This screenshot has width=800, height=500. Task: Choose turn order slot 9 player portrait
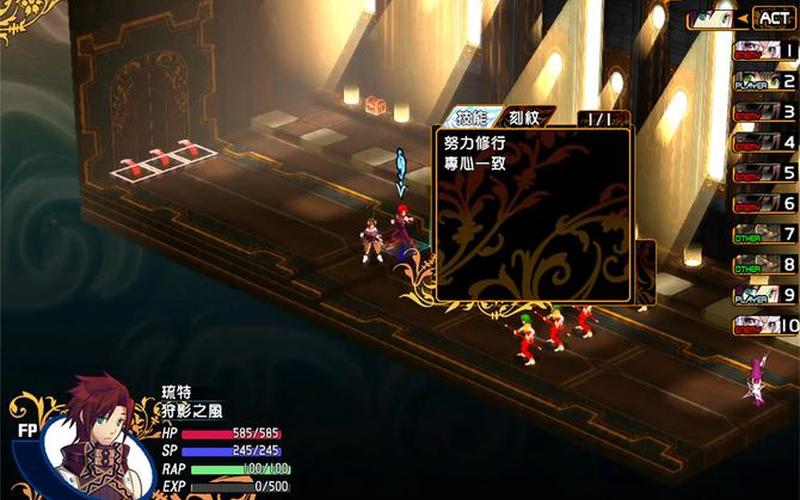tap(757, 295)
